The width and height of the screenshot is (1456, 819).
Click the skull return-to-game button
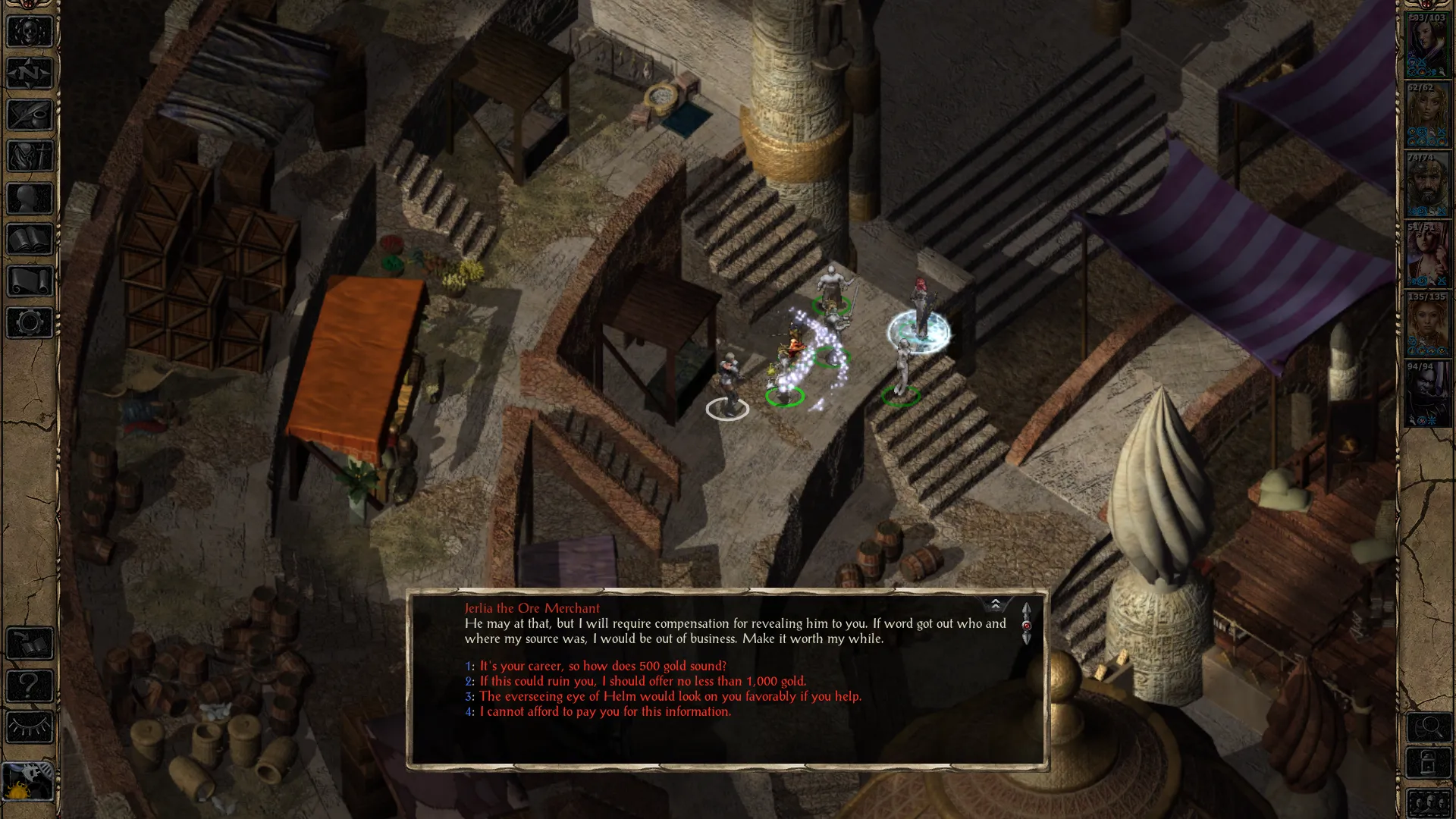30,32
